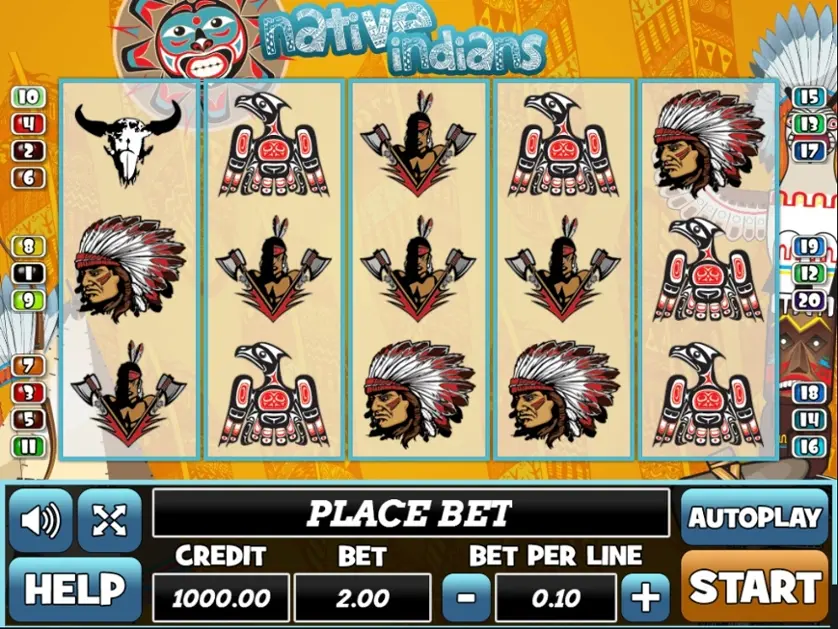Spin the reels with the START button
The width and height of the screenshot is (838, 629).
tap(755, 587)
